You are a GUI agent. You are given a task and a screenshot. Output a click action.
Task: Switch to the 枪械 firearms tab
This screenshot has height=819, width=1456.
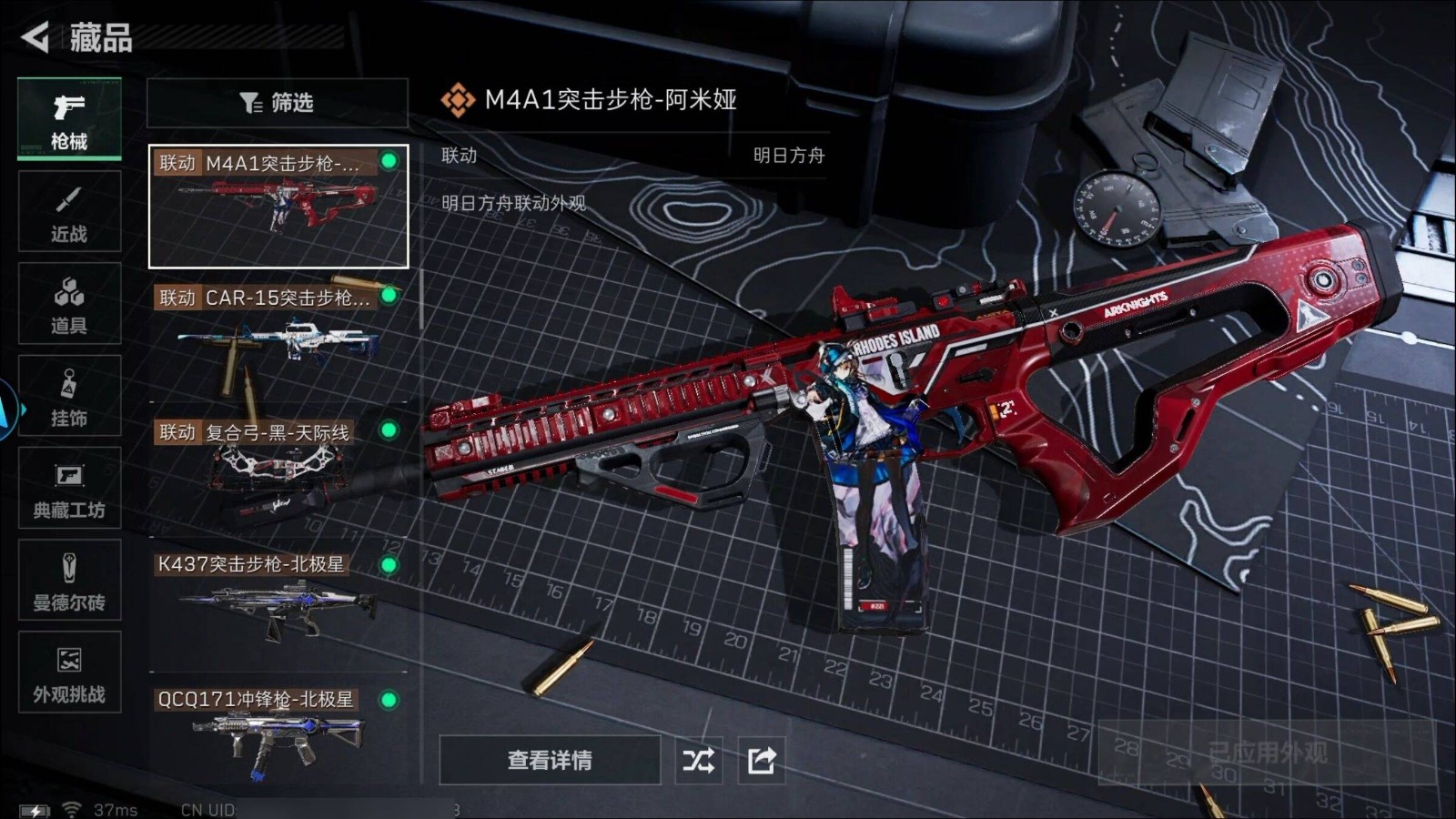point(69,119)
